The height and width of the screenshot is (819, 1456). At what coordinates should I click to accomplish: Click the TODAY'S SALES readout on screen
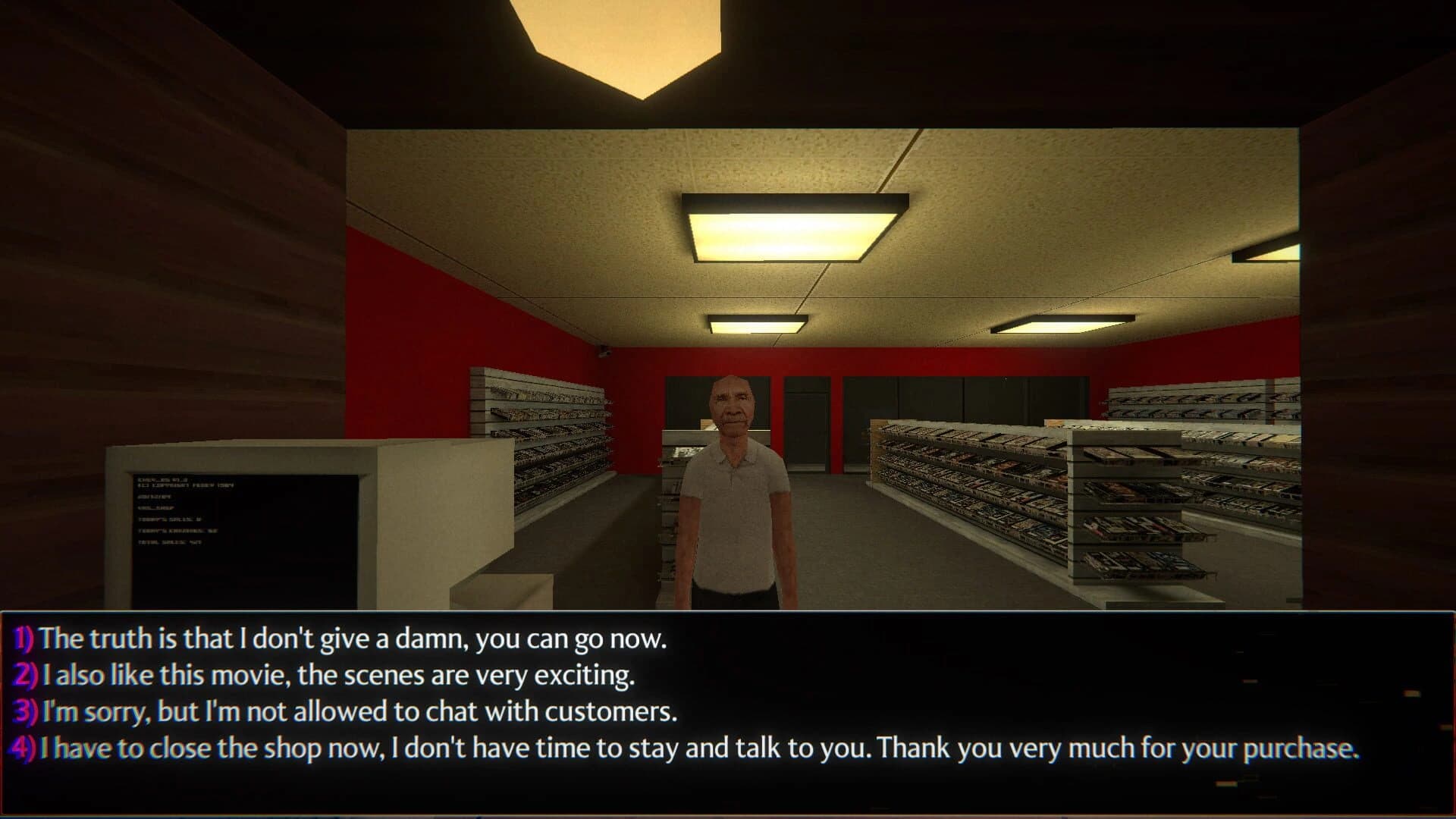(170, 519)
